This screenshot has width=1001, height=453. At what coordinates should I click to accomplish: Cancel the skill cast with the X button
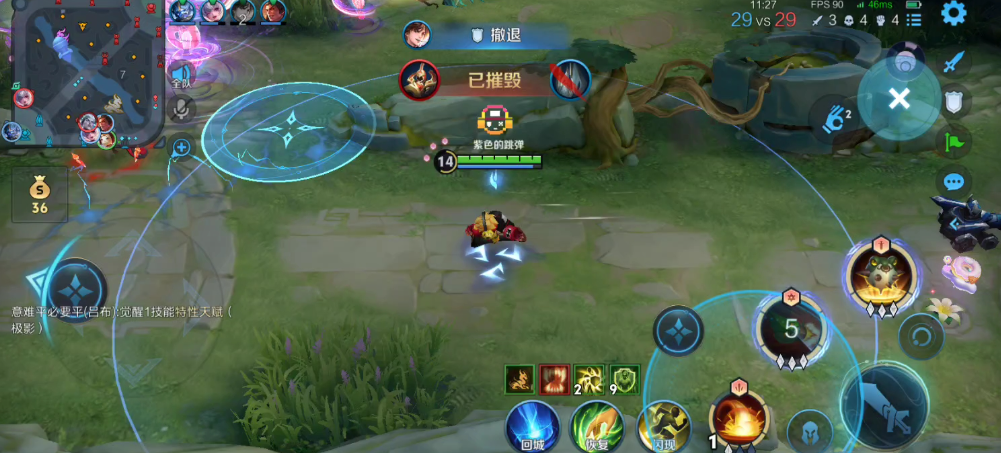899,98
